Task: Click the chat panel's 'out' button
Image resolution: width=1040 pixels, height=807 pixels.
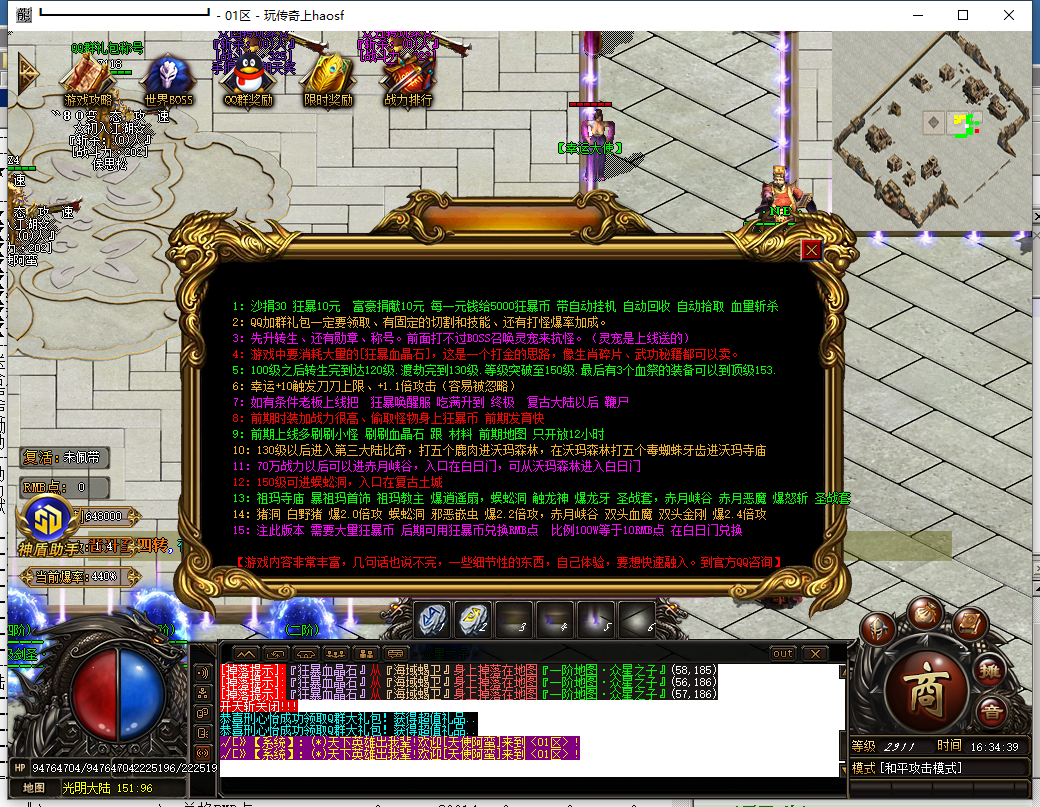Action: [x=783, y=653]
